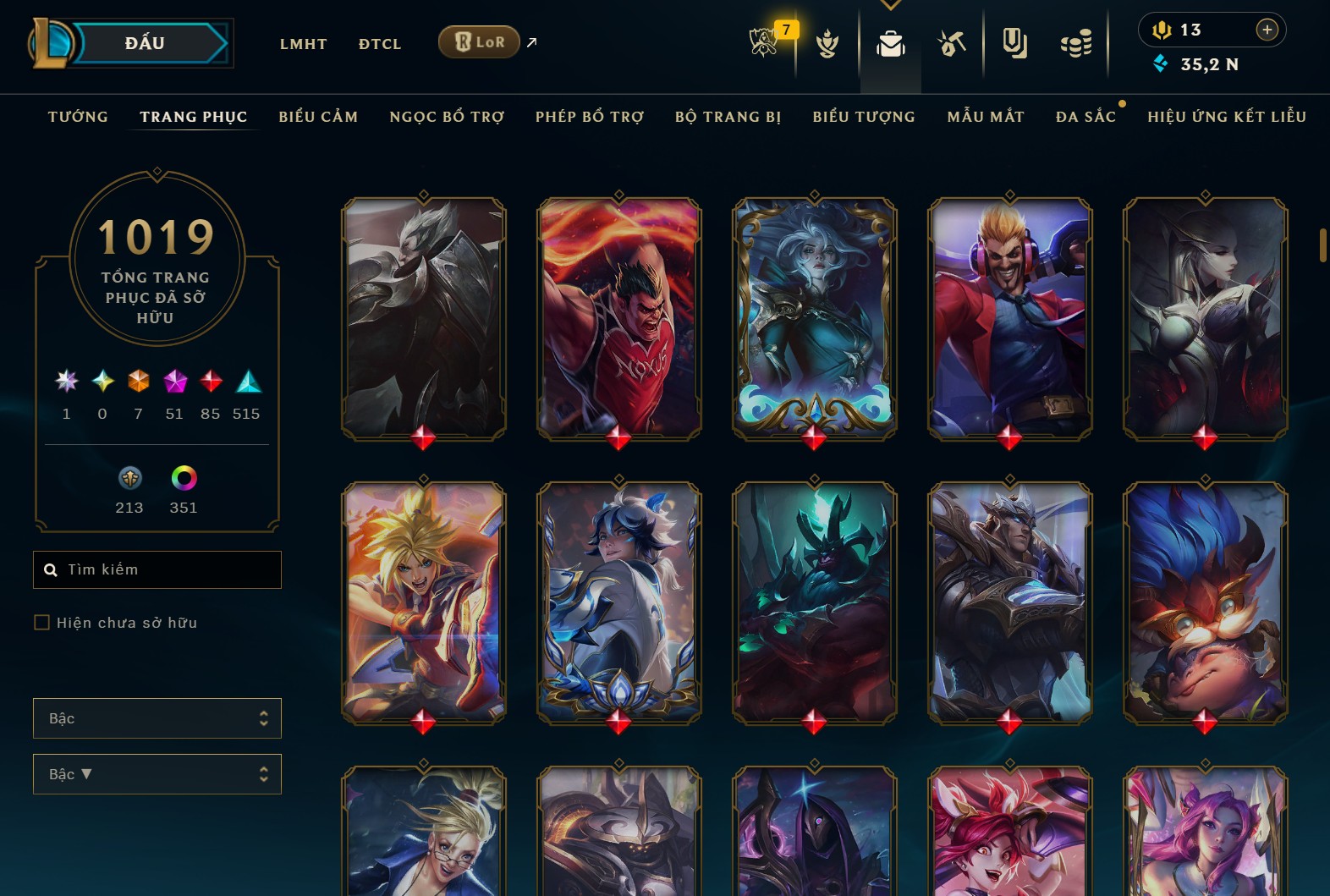The image size is (1330, 896).
Task: Add RP with the plus button
Action: tap(1267, 30)
